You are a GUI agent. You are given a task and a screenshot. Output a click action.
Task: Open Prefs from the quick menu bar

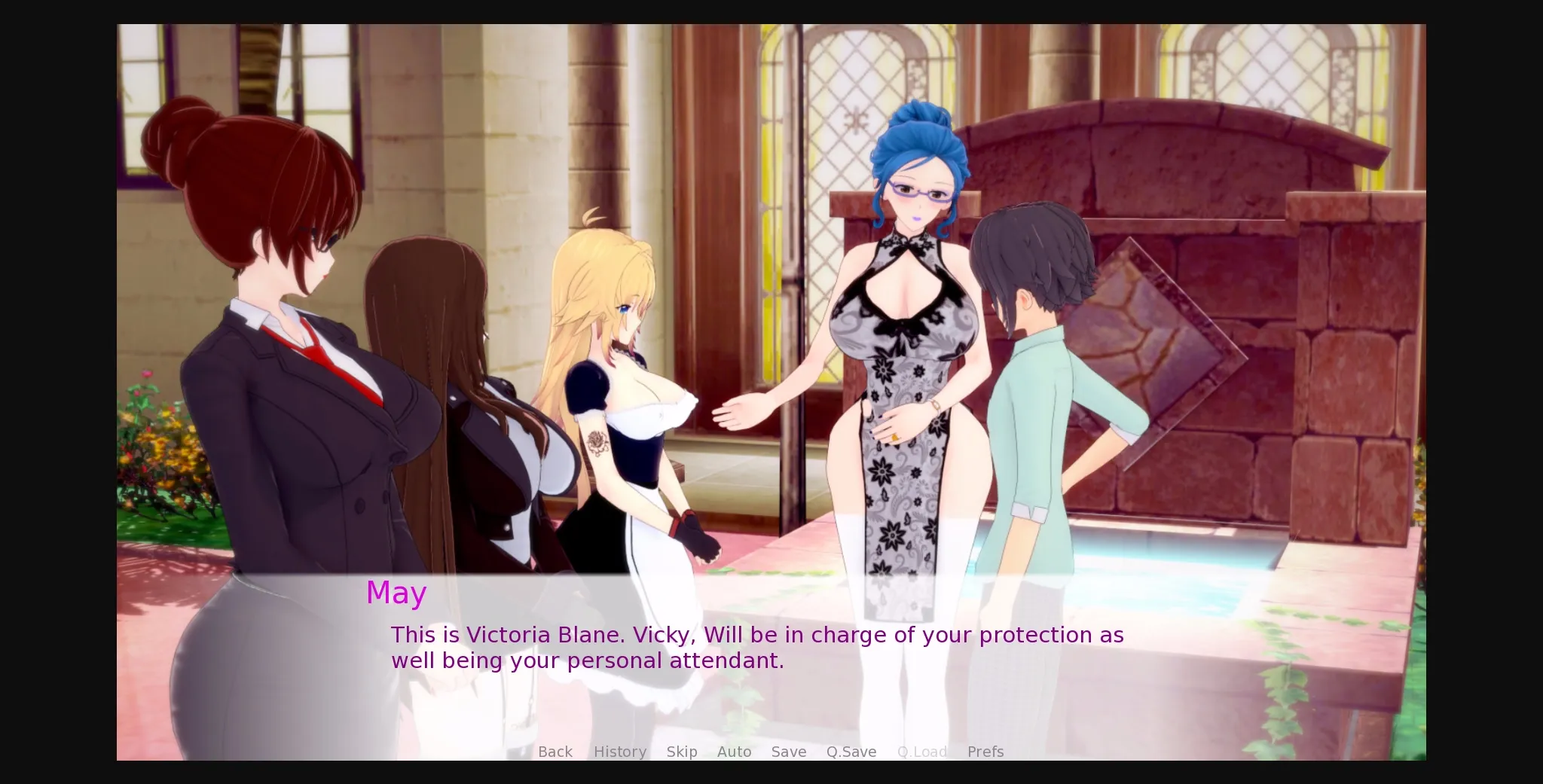click(x=985, y=751)
